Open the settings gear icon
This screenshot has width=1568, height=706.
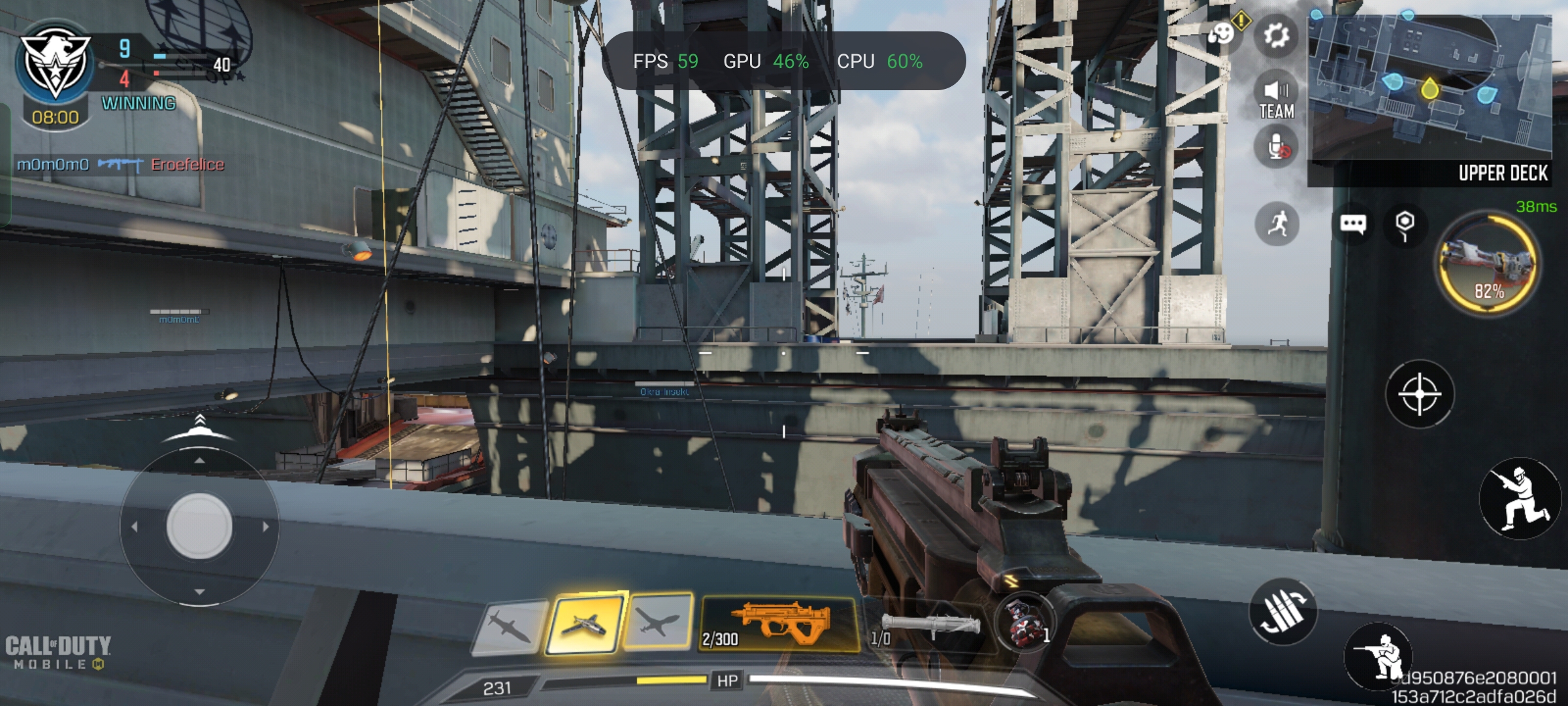[1276, 35]
